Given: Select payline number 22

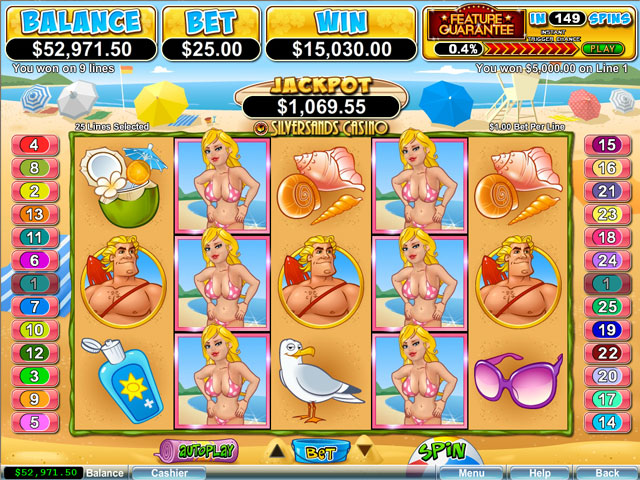Looking at the screenshot, I should tap(605, 352).
